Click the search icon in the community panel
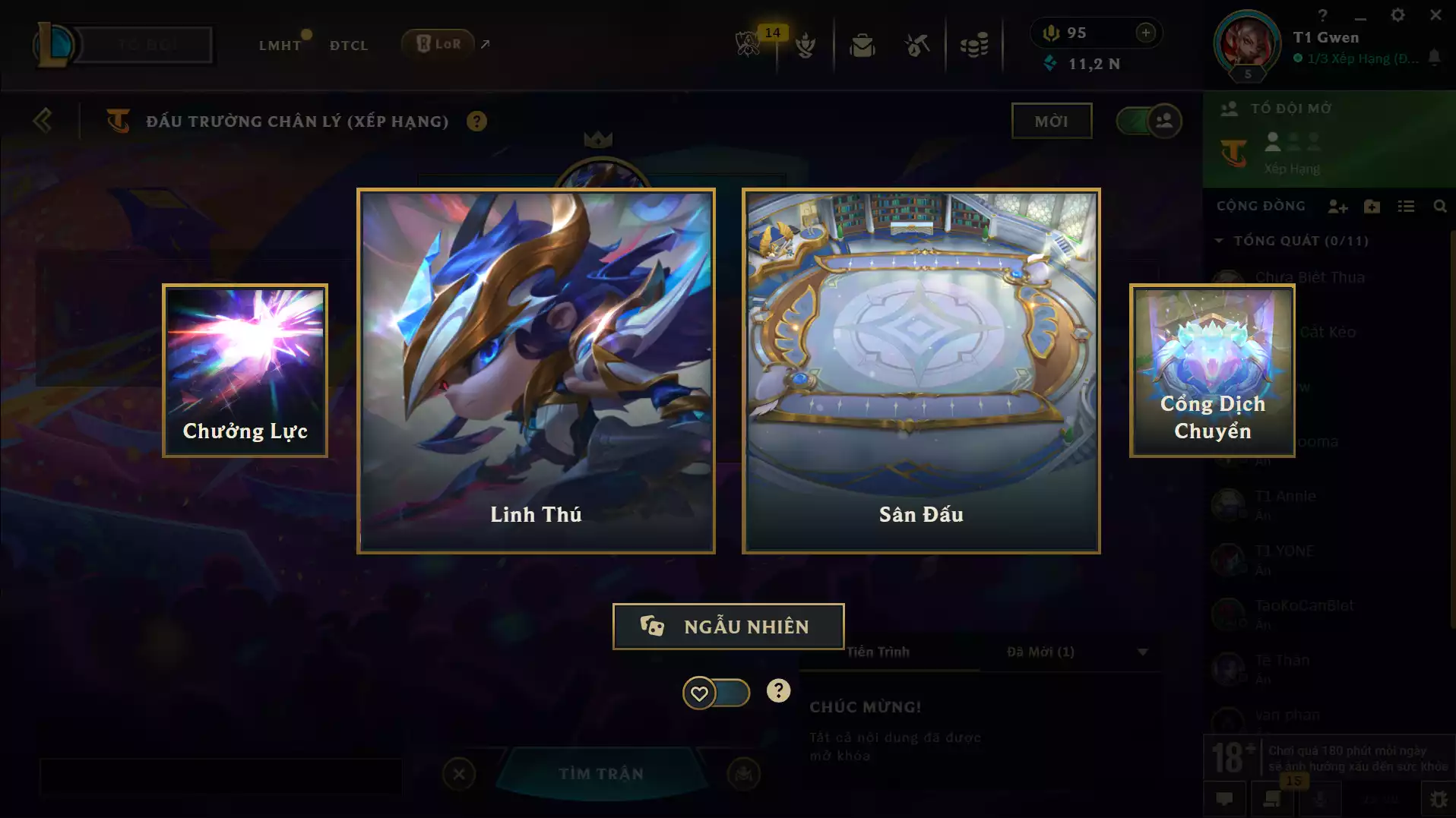 (1440, 206)
